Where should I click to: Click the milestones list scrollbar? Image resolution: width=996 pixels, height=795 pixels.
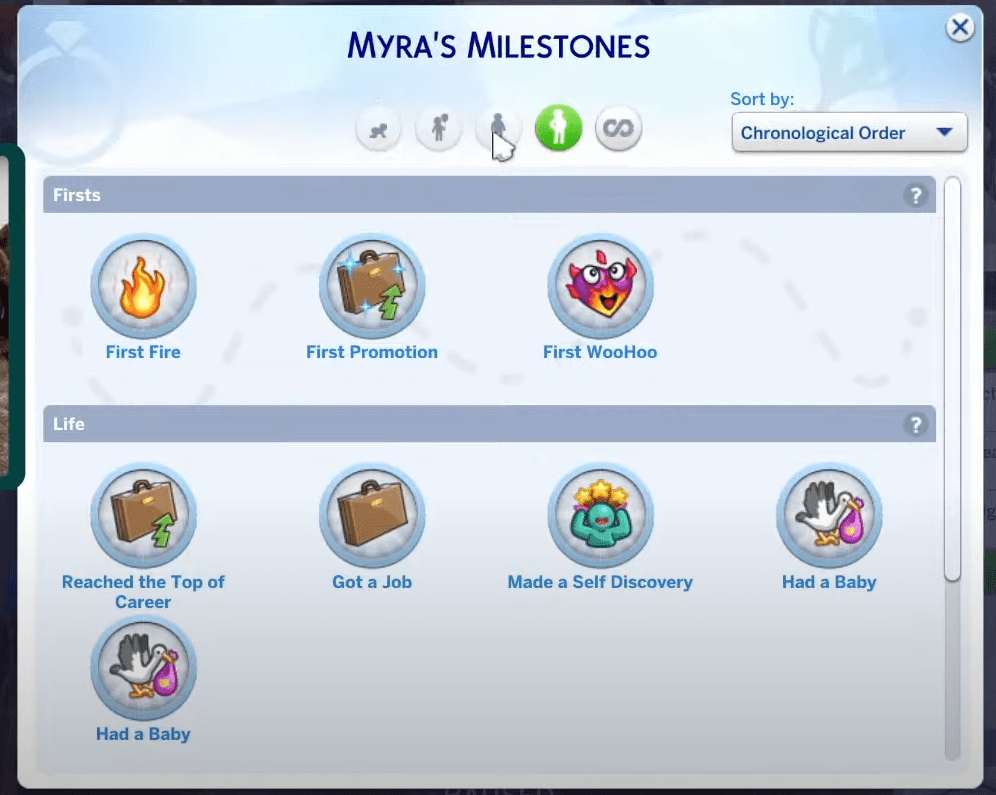pyautogui.click(x=952, y=380)
